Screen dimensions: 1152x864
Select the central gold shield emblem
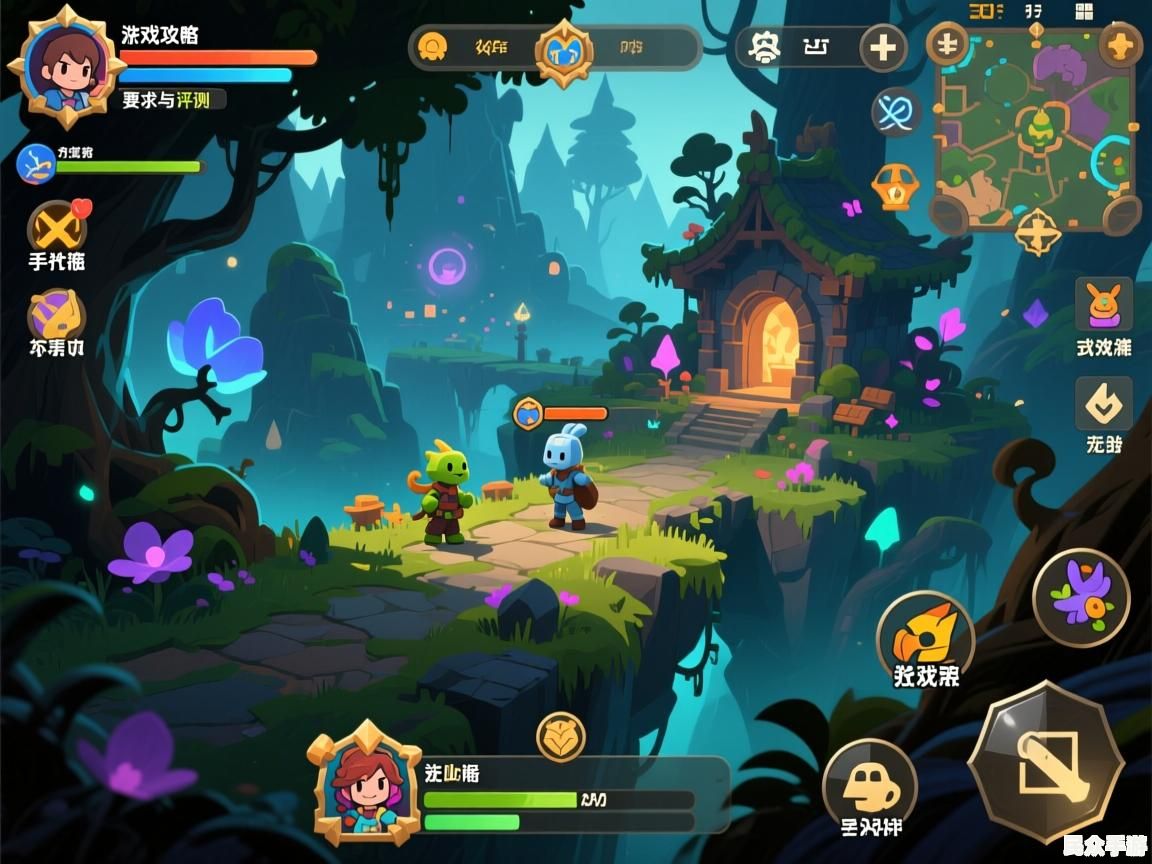click(x=564, y=48)
